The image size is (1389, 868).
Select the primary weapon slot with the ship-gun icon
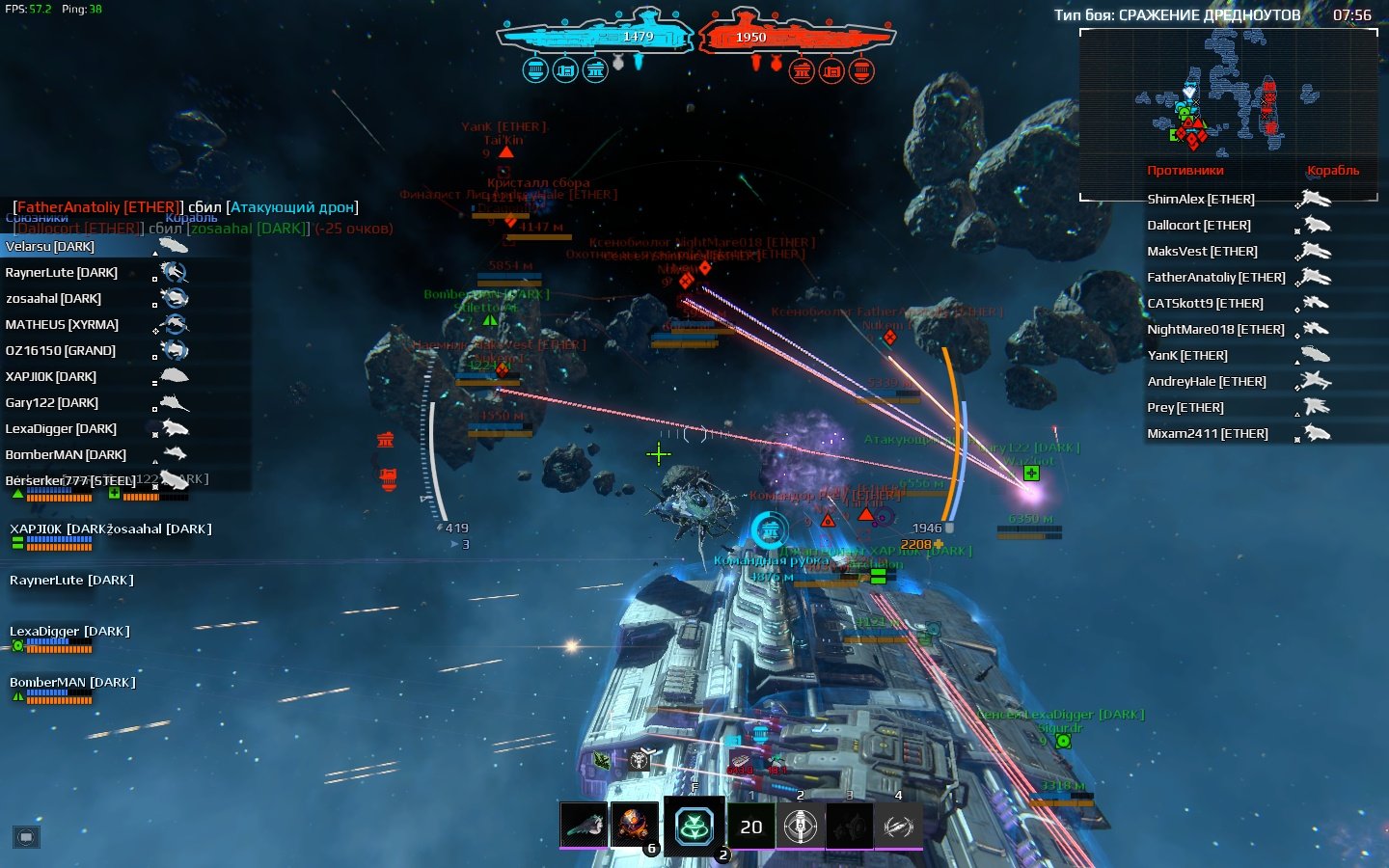[x=584, y=826]
